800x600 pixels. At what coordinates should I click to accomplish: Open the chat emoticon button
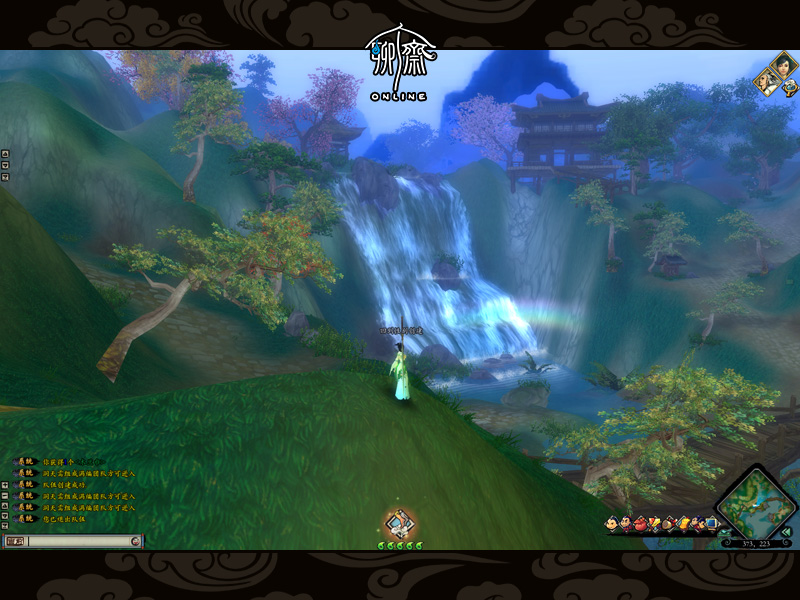pyautogui.click(x=136, y=541)
